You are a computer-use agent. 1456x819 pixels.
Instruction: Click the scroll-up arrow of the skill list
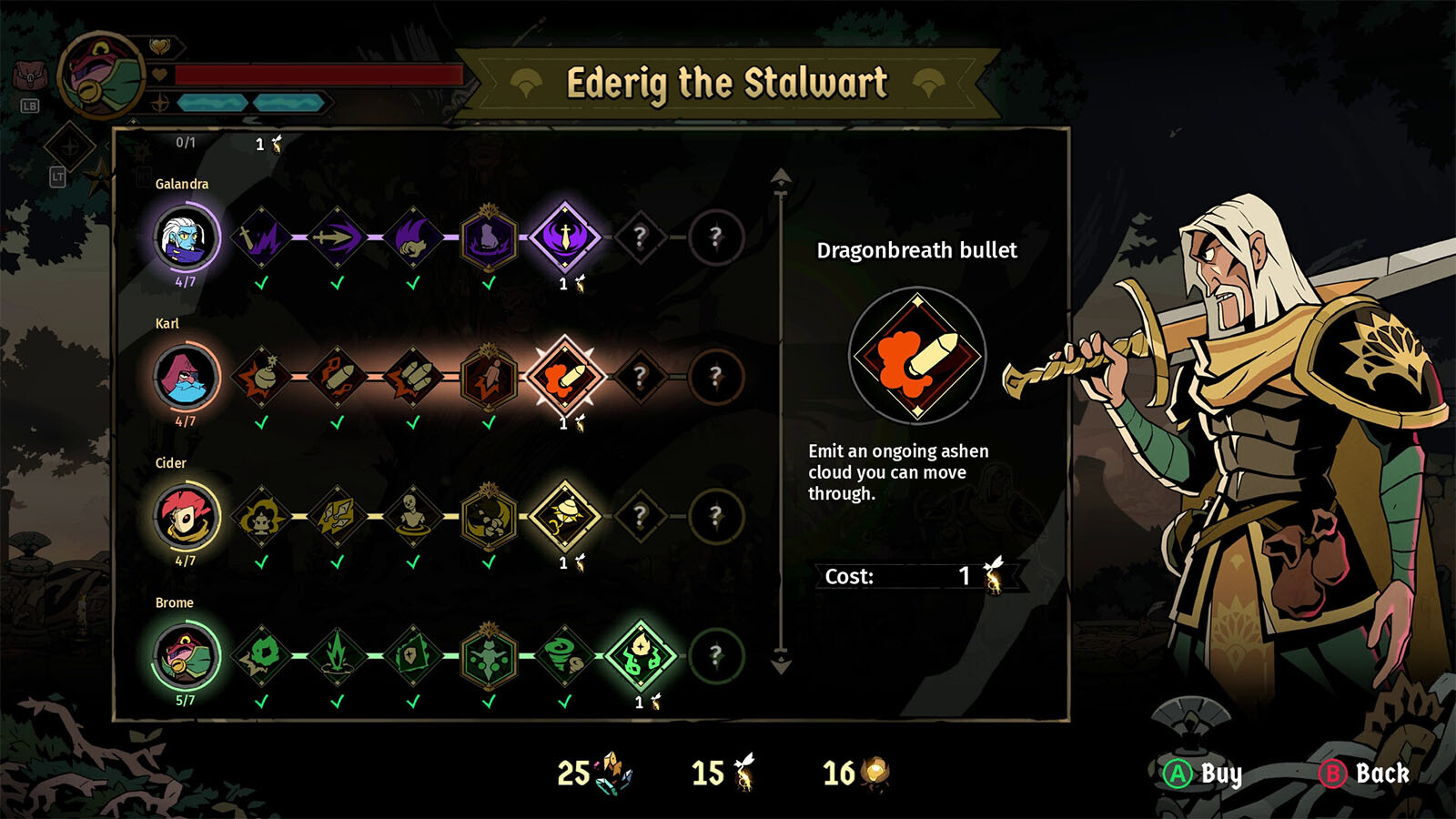point(781,177)
